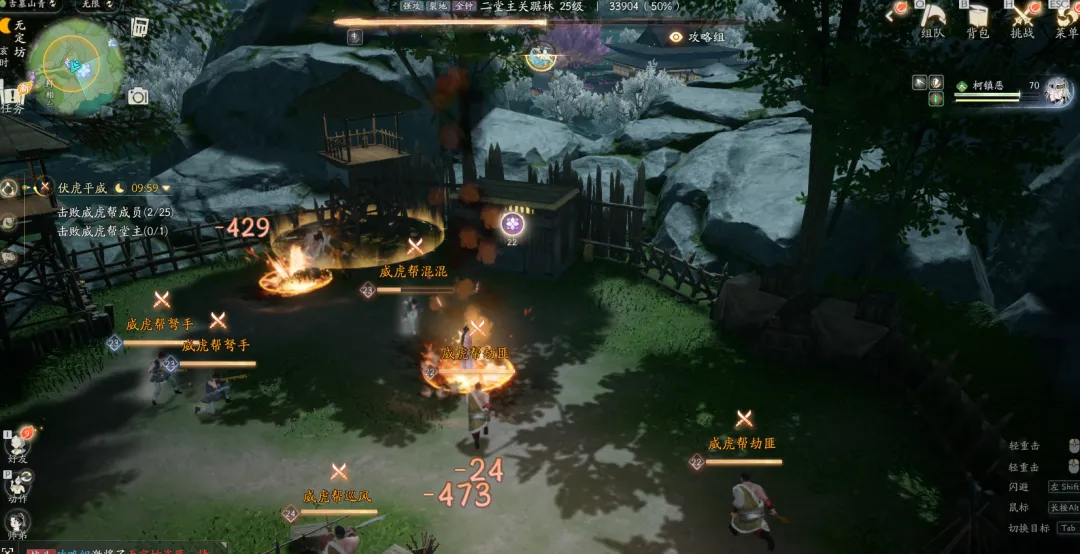Viewport: 1080px width, 554px height.
Task: Click the camera photo mode icon
Action: 138,96
